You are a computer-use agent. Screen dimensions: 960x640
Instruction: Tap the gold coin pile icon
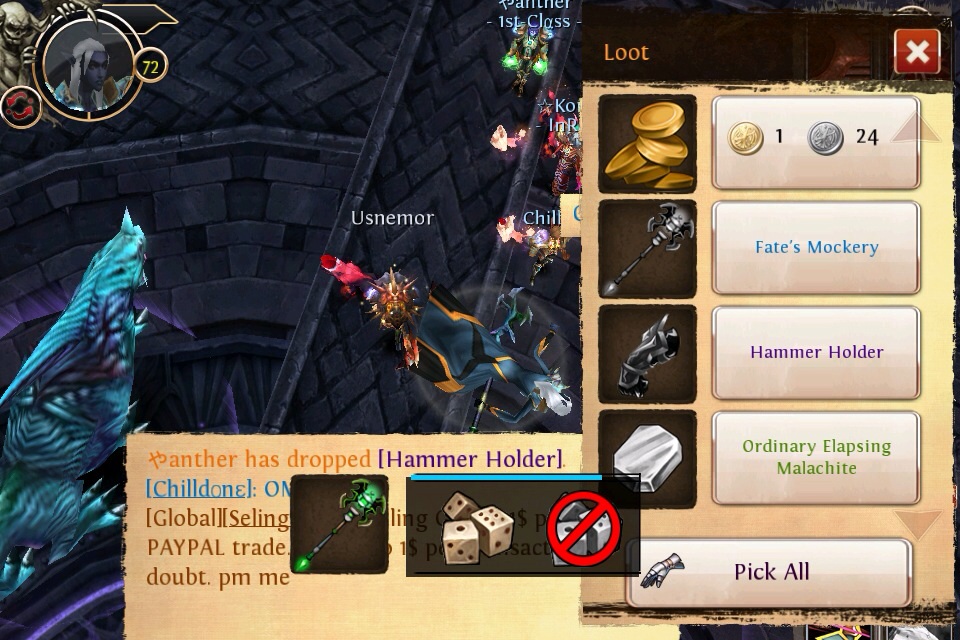click(648, 143)
